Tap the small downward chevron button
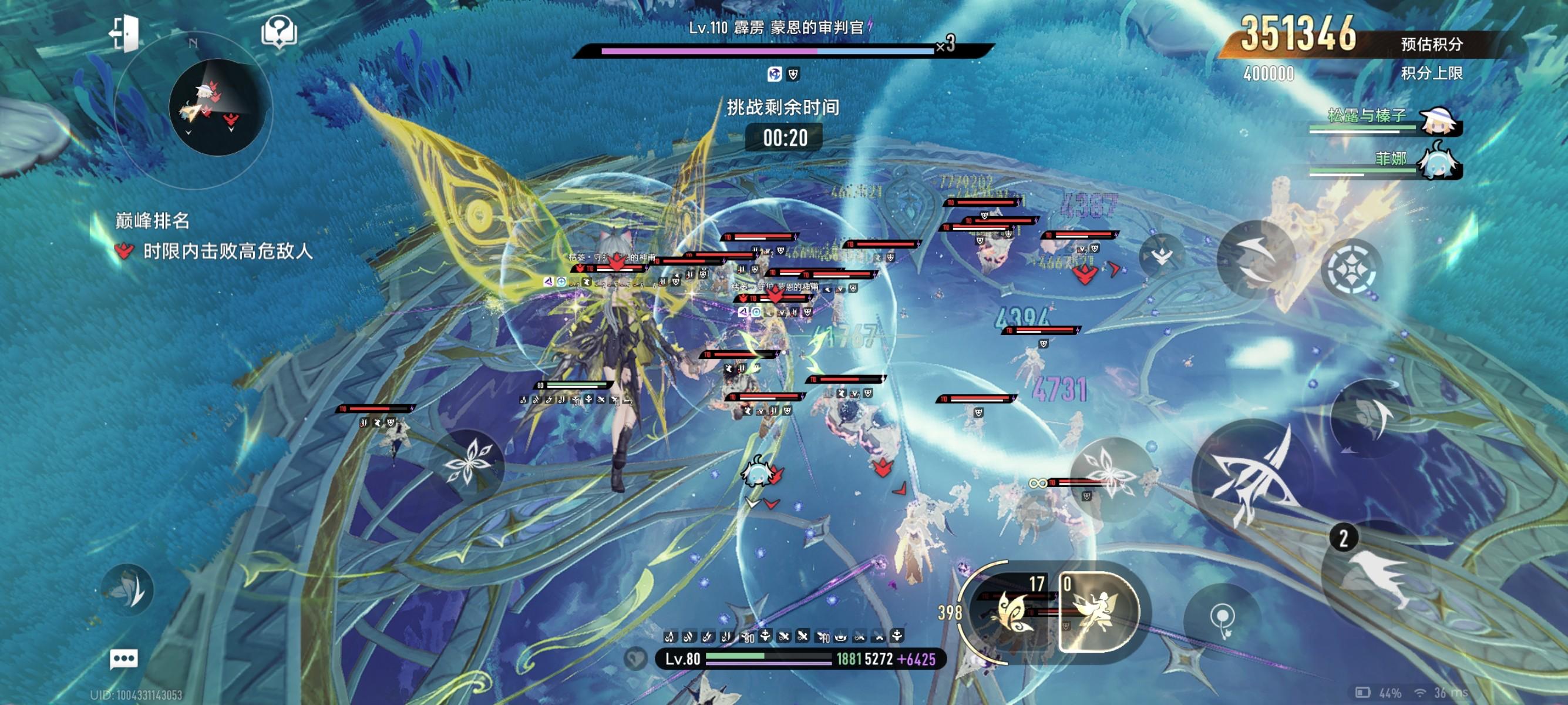 [x=1162, y=257]
